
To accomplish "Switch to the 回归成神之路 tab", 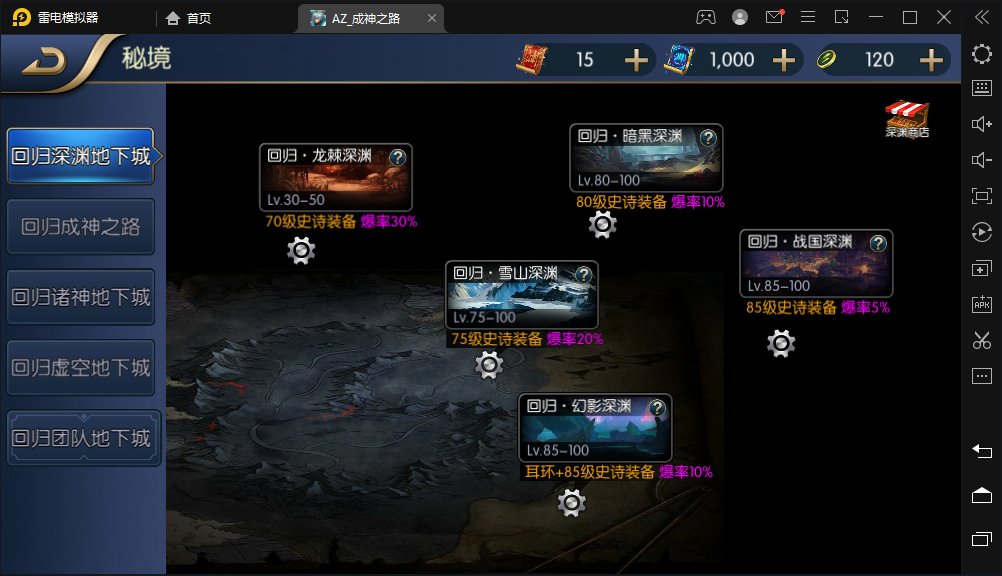I will [x=81, y=227].
